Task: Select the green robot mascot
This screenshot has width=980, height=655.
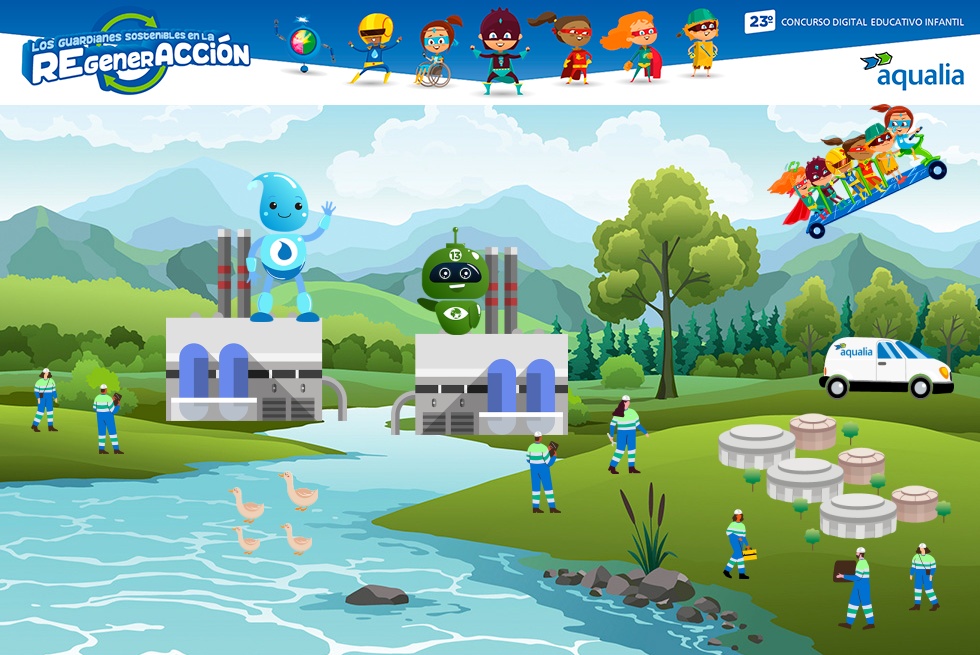Action: click(453, 285)
